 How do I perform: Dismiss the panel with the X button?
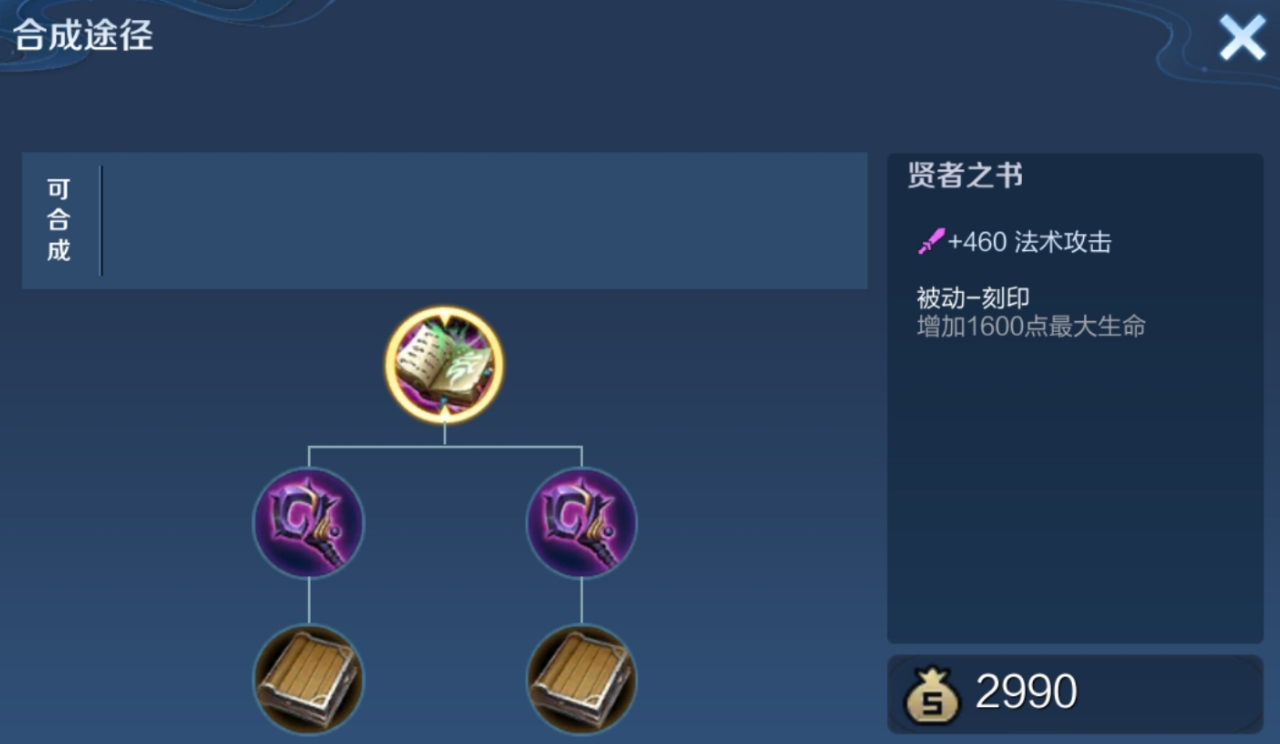pos(1242,37)
